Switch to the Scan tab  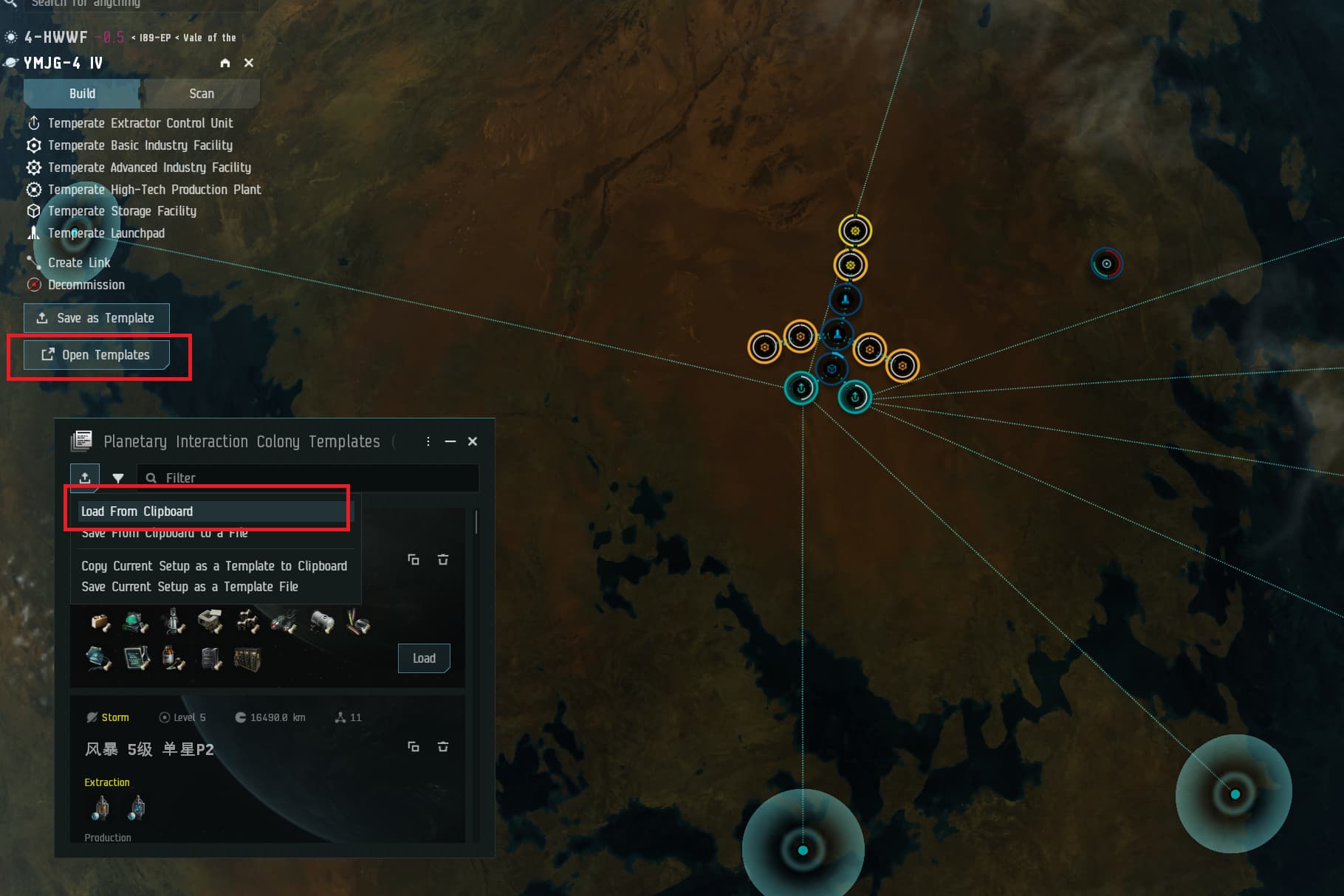[201, 94]
